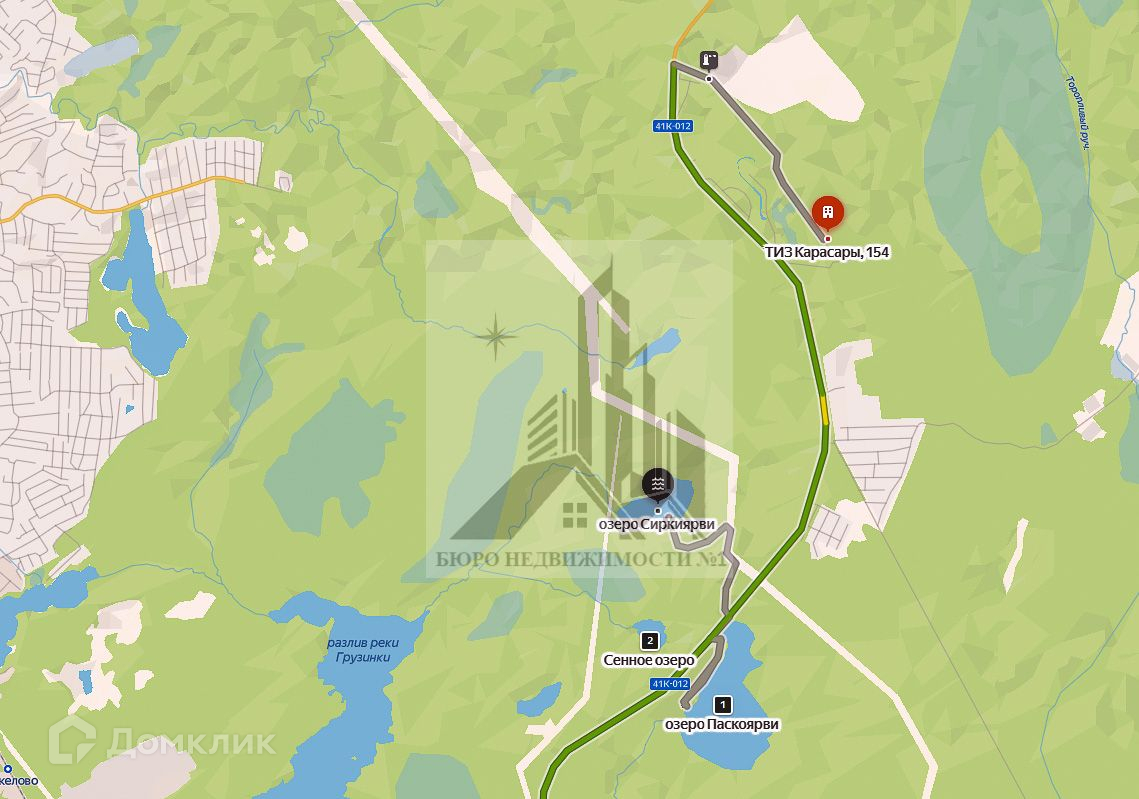Select the red ТИЗ Карасары, 154 building pin
Screen dimensions: 1139x799
tap(827, 213)
